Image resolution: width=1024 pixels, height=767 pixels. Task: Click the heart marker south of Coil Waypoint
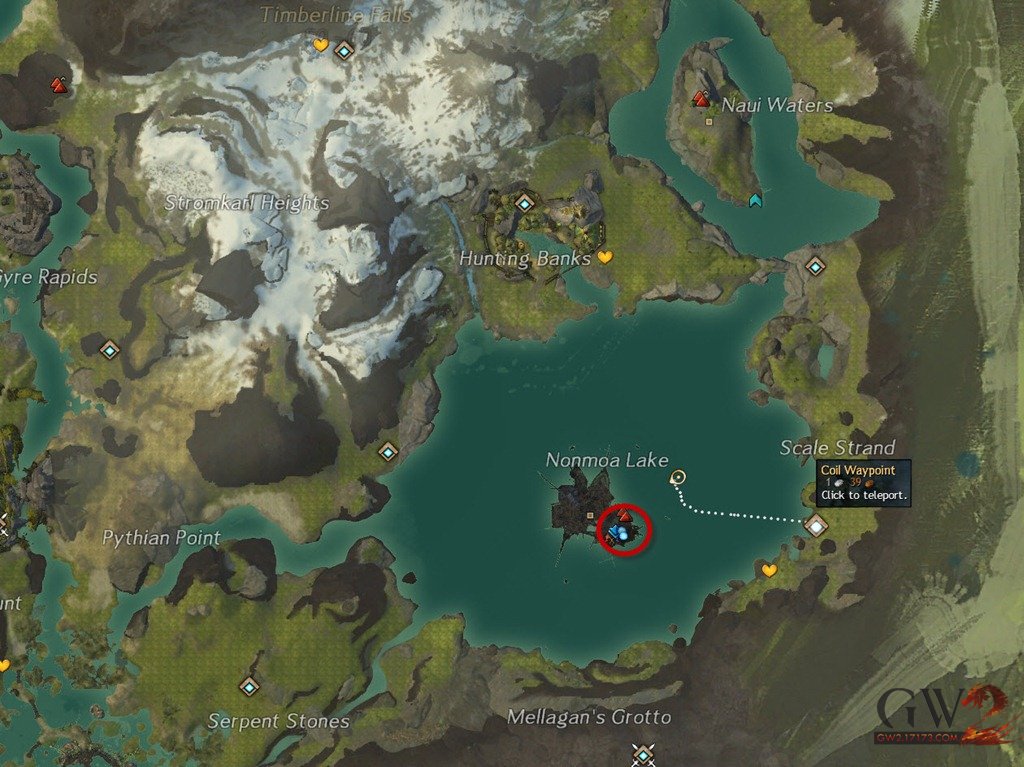click(x=769, y=570)
